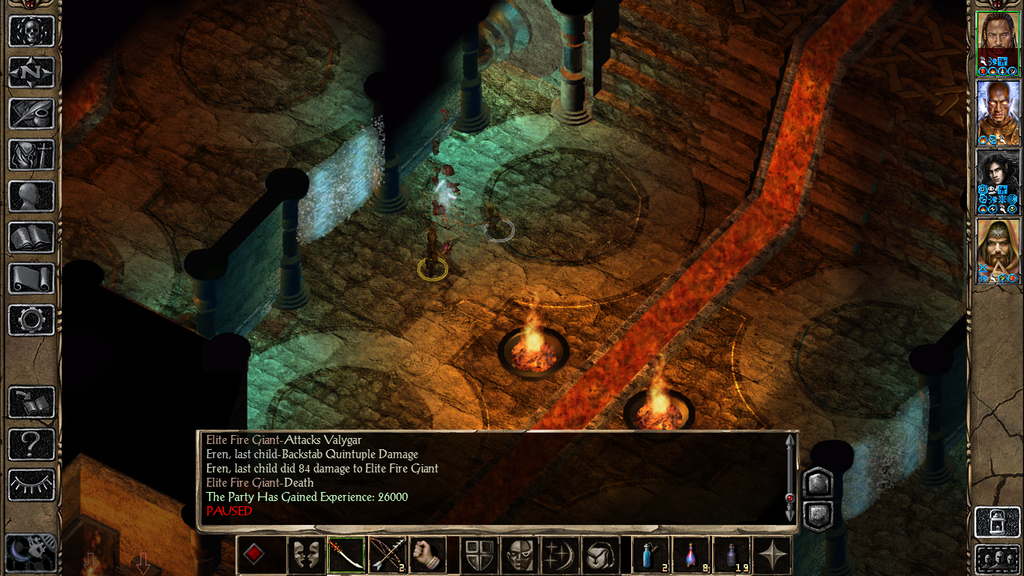
Task: Open the priest scroll button
Action: 31,278
